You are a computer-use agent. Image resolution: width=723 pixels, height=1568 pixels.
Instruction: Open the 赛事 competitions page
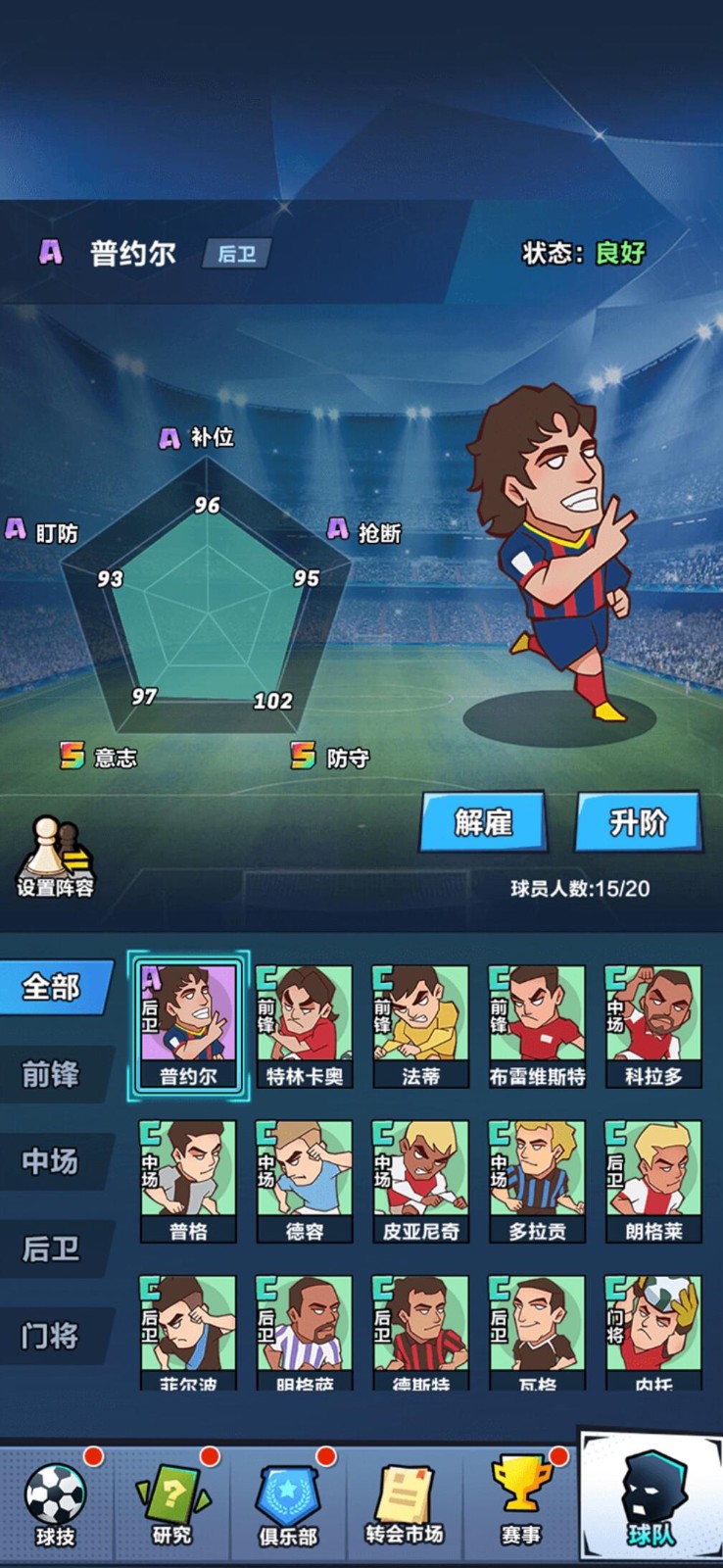[520, 1504]
